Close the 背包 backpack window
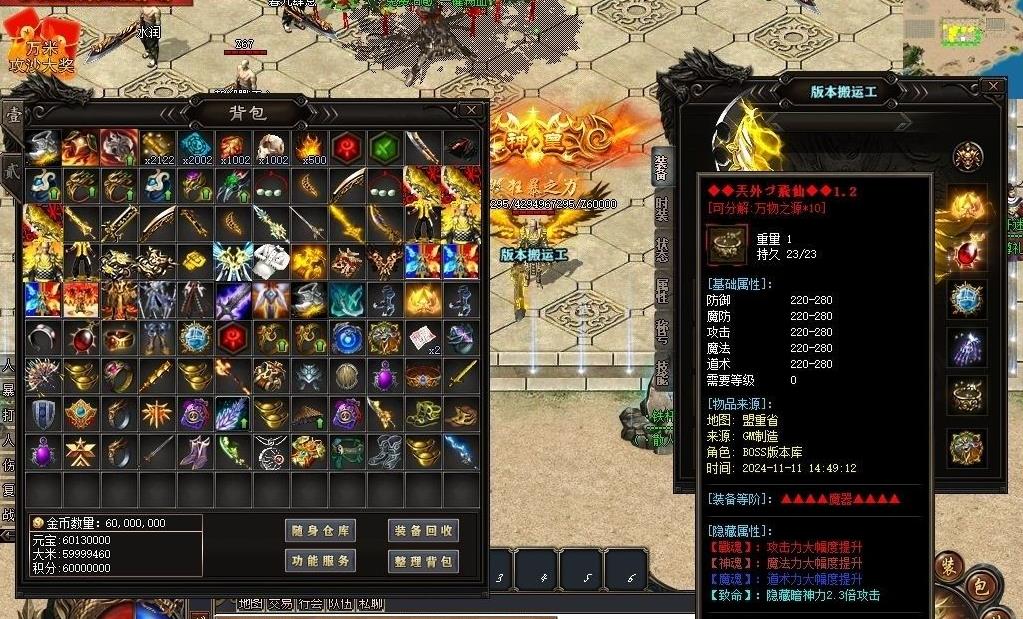The width and height of the screenshot is (1023, 619). coord(471,110)
